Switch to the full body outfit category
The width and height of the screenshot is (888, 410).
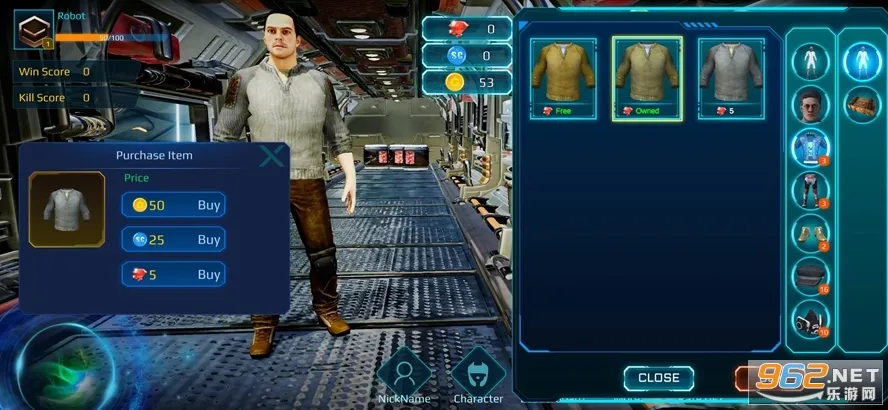(811, 62)
